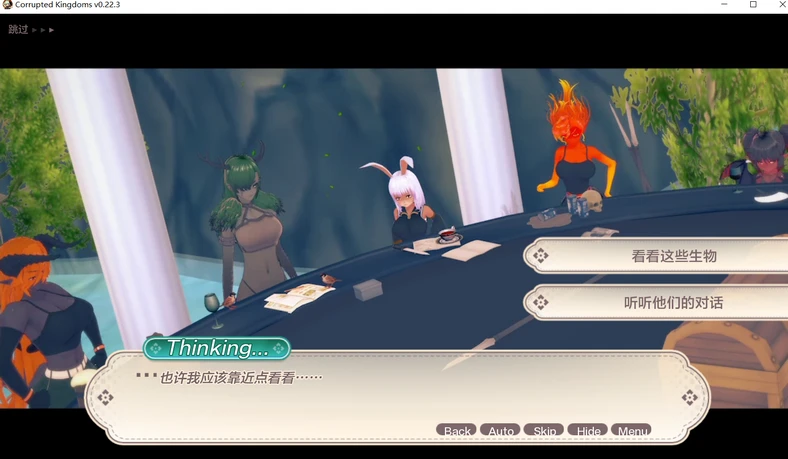Activate the Skip button in the textbox
Screen dimensions: 788x459
544,431
